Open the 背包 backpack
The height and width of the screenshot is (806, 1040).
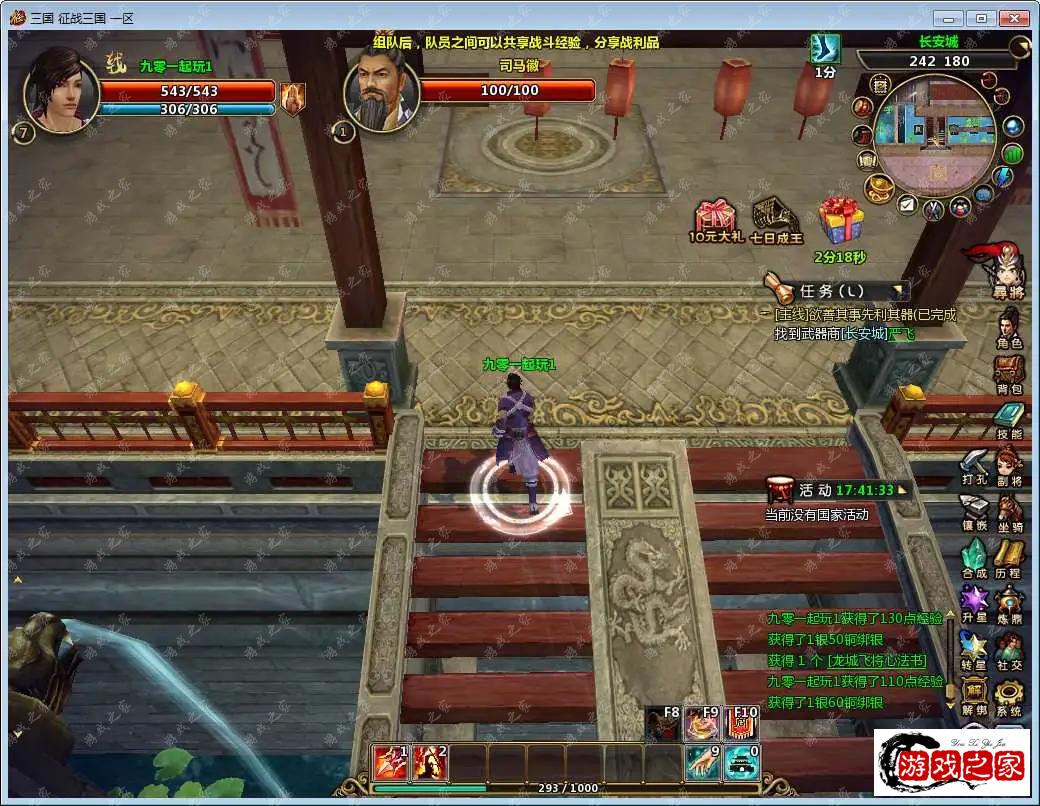click(1008, 372)
